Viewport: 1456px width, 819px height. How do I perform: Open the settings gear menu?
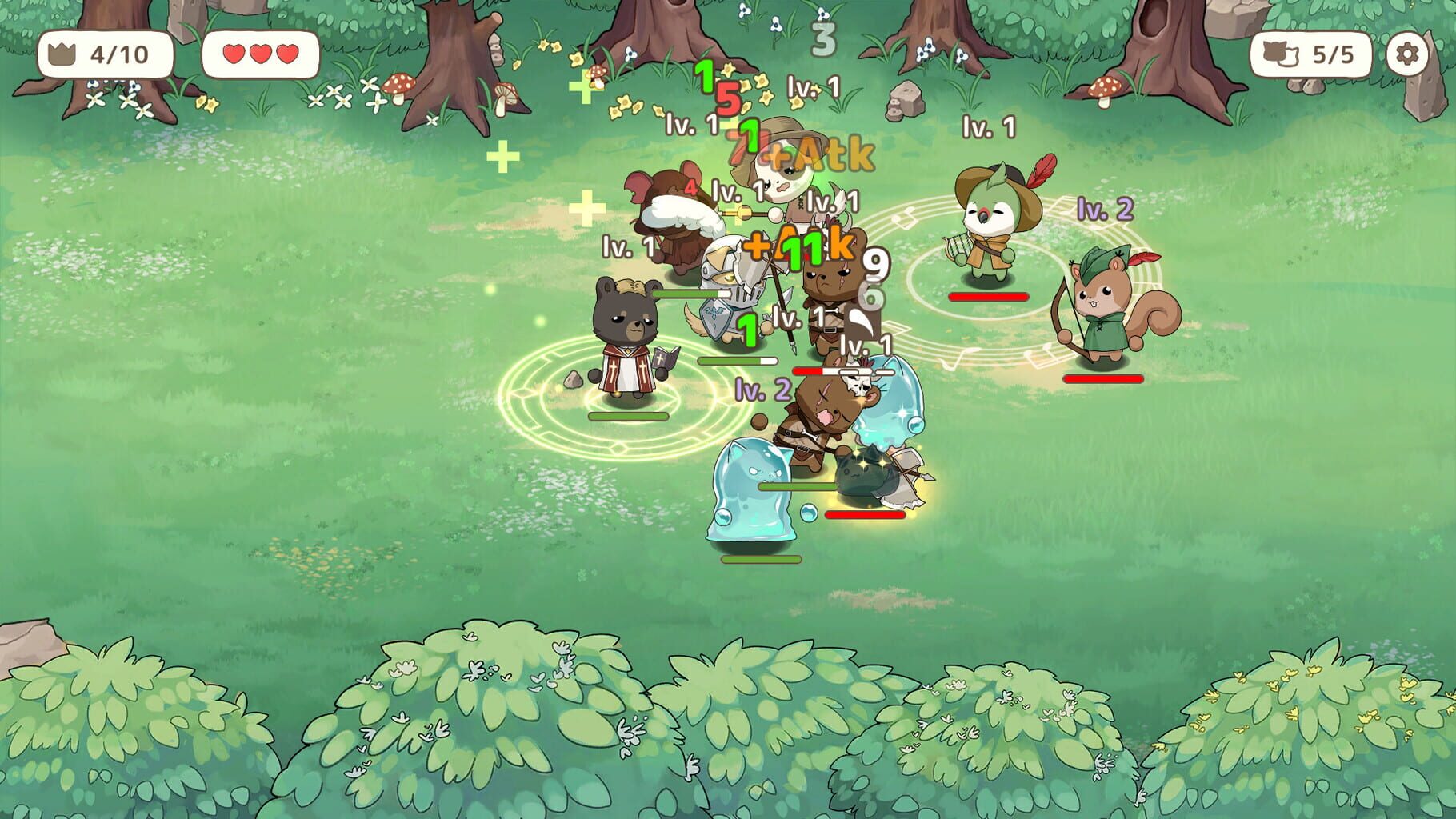(x=1407, y=51)
